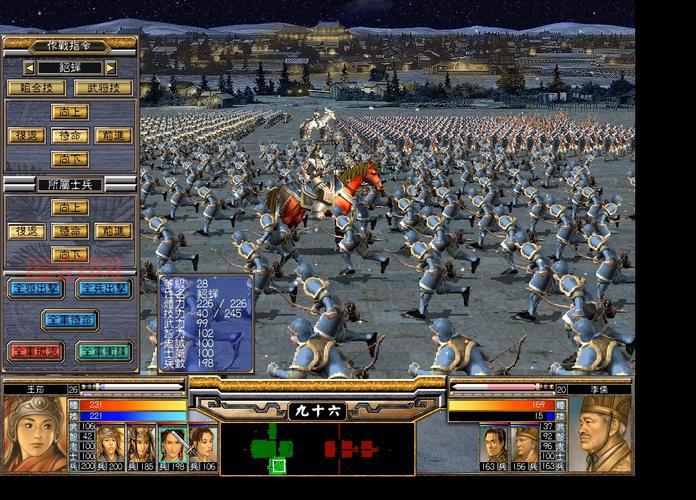
Task: Select enemy commander 李儒's large portrait
Action: [x=604, y=433]
